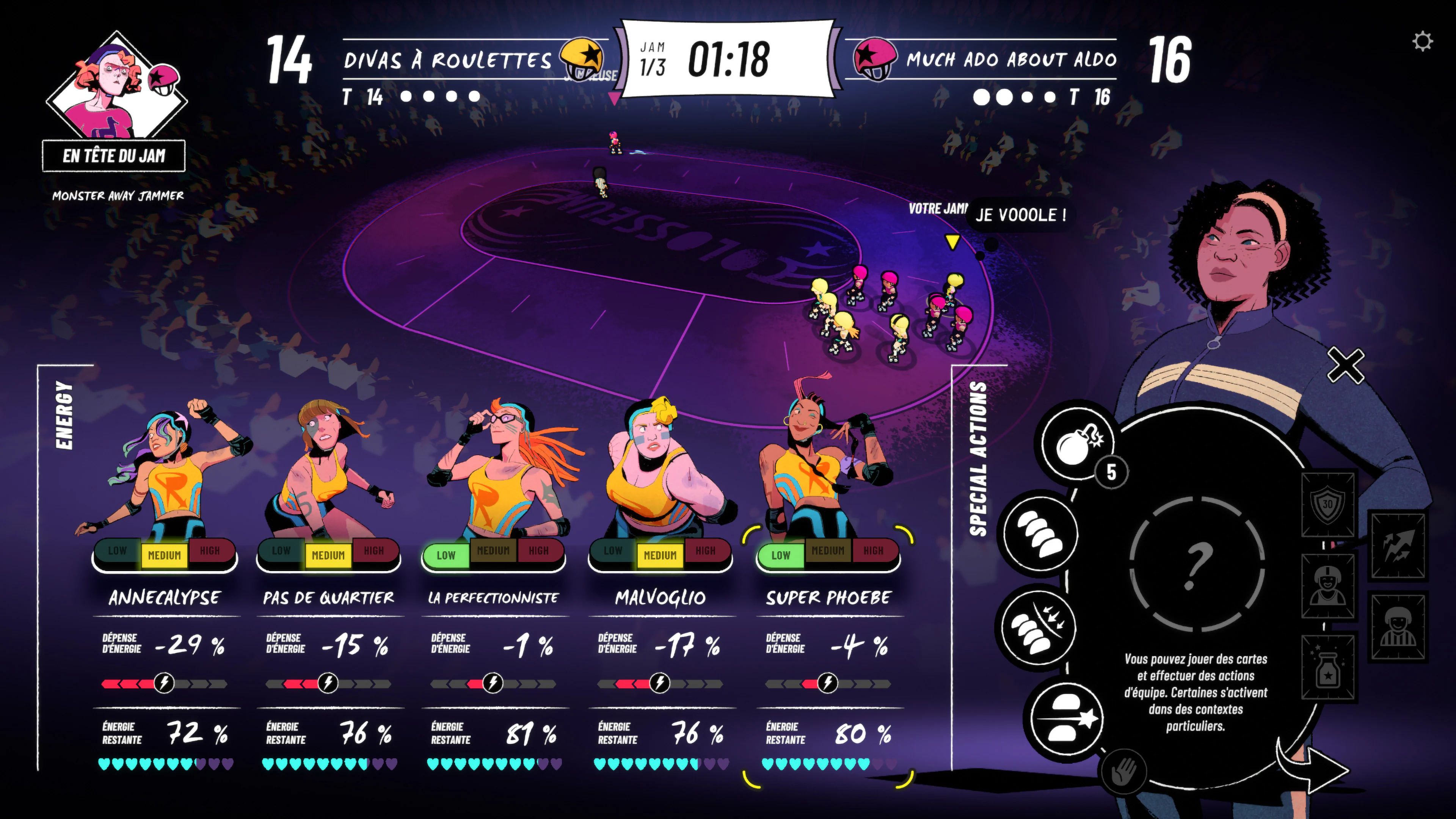Set Annecalypse energy to High
The height and width of the screenshot is (819, 1456).
coord(210,551)
